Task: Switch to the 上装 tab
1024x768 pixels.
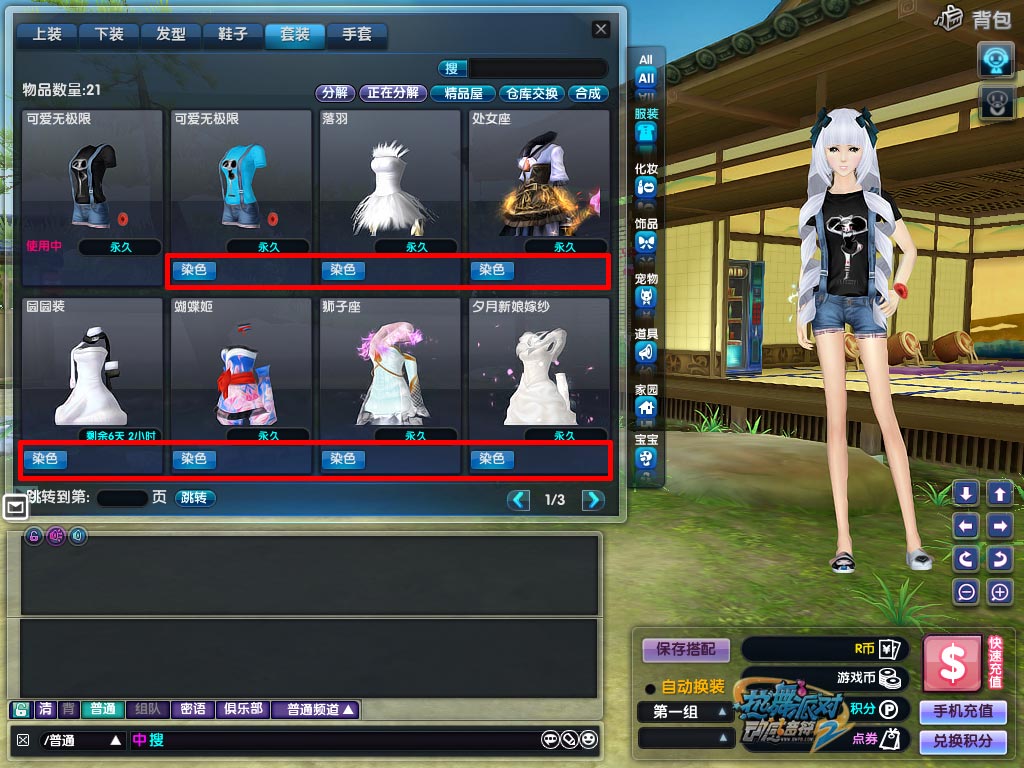Action: point(47,35)
